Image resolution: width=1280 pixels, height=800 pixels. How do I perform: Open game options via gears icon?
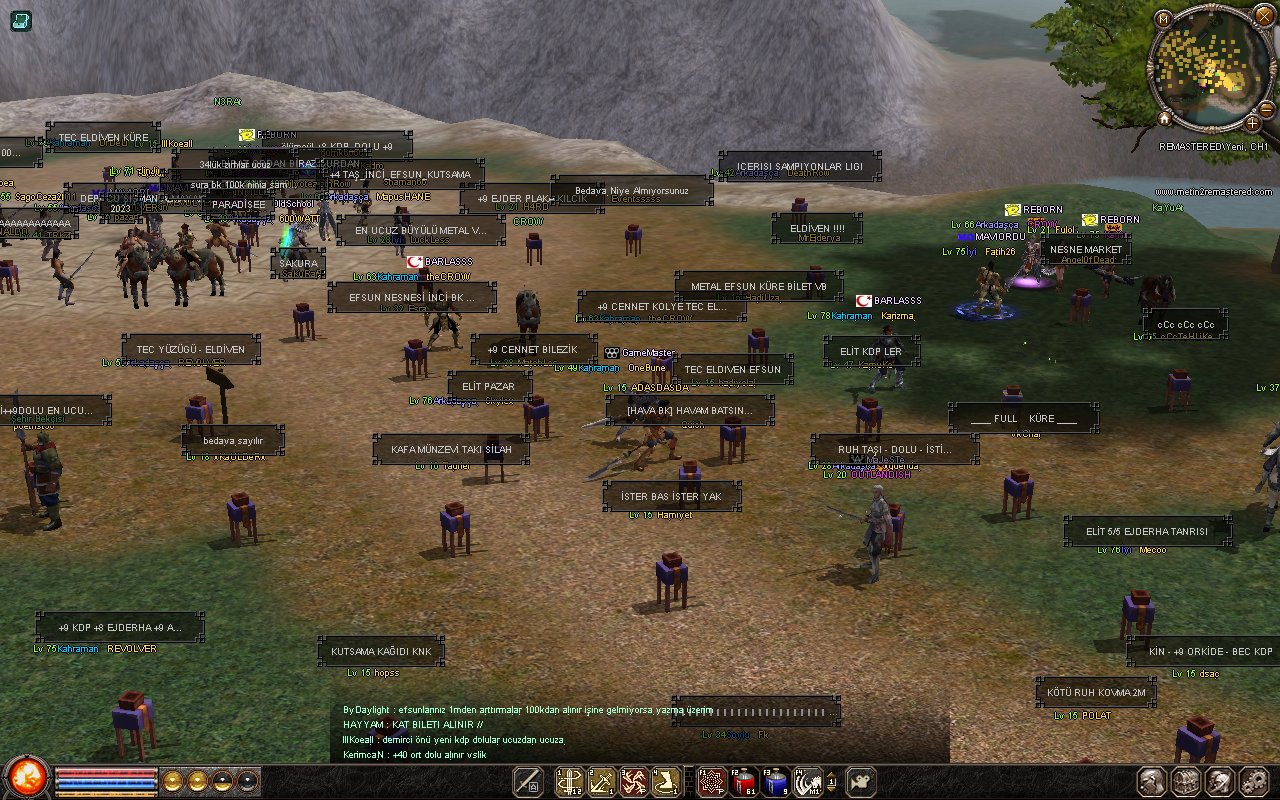(1254, 780)
